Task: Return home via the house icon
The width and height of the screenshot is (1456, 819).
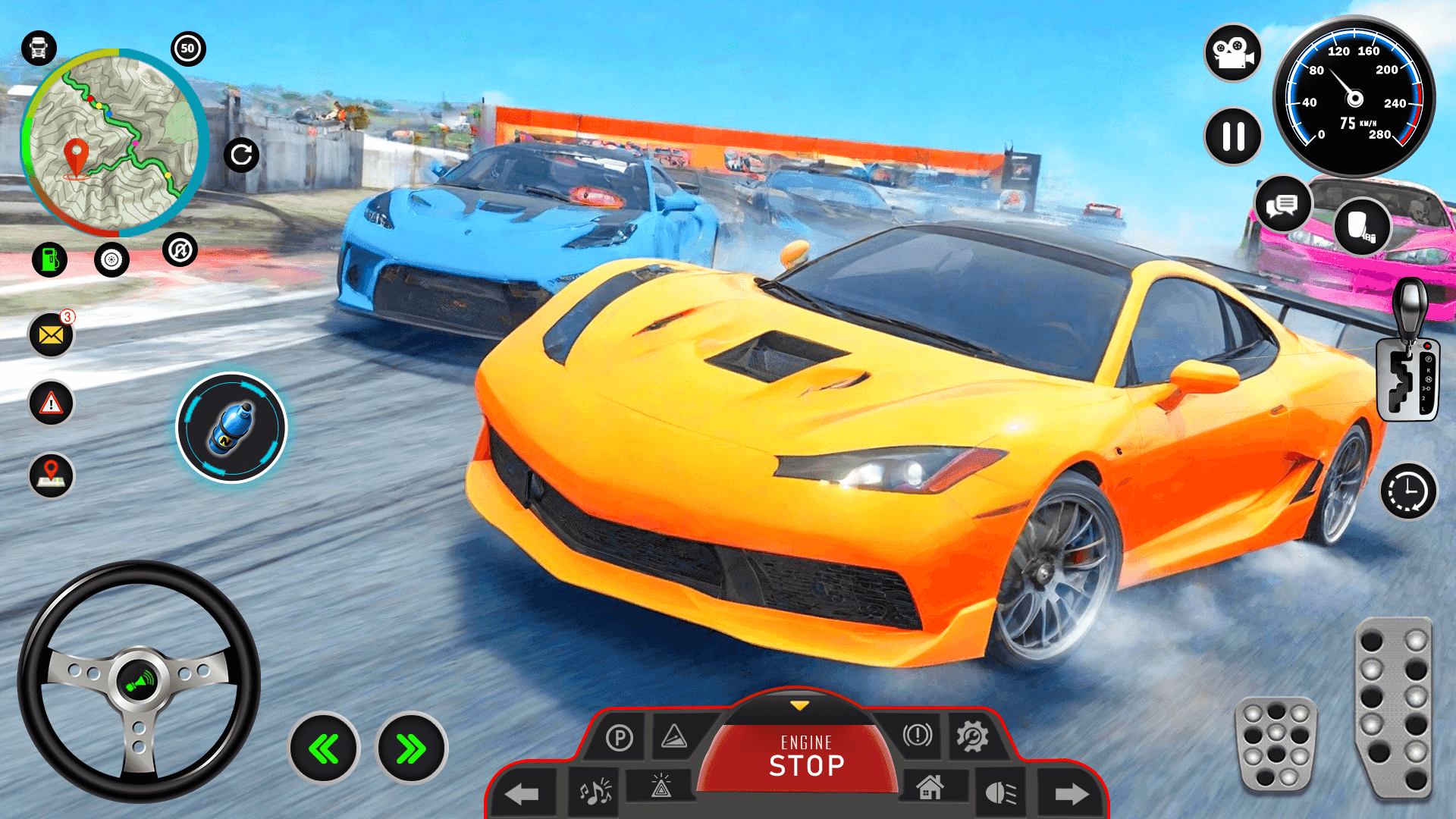Action: (x=931, y=789)
